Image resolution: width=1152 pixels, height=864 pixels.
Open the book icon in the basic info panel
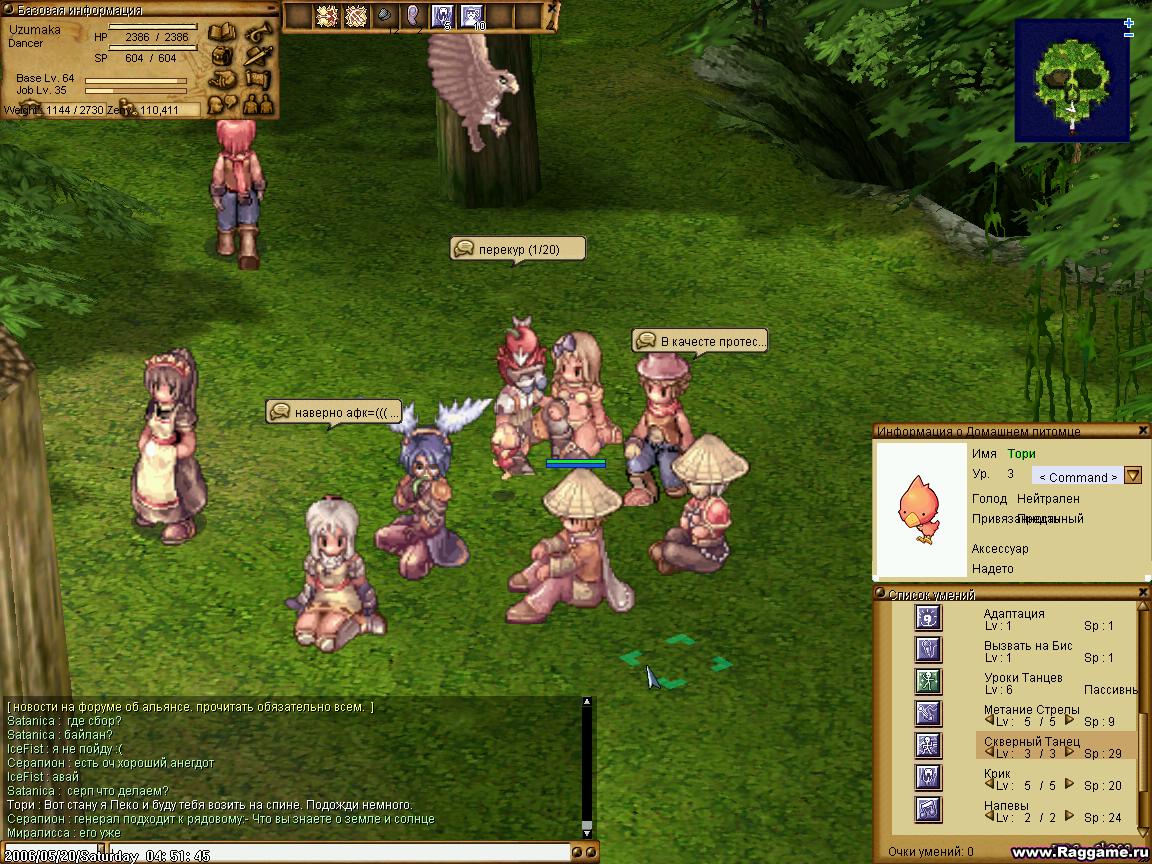pos(221,32)
